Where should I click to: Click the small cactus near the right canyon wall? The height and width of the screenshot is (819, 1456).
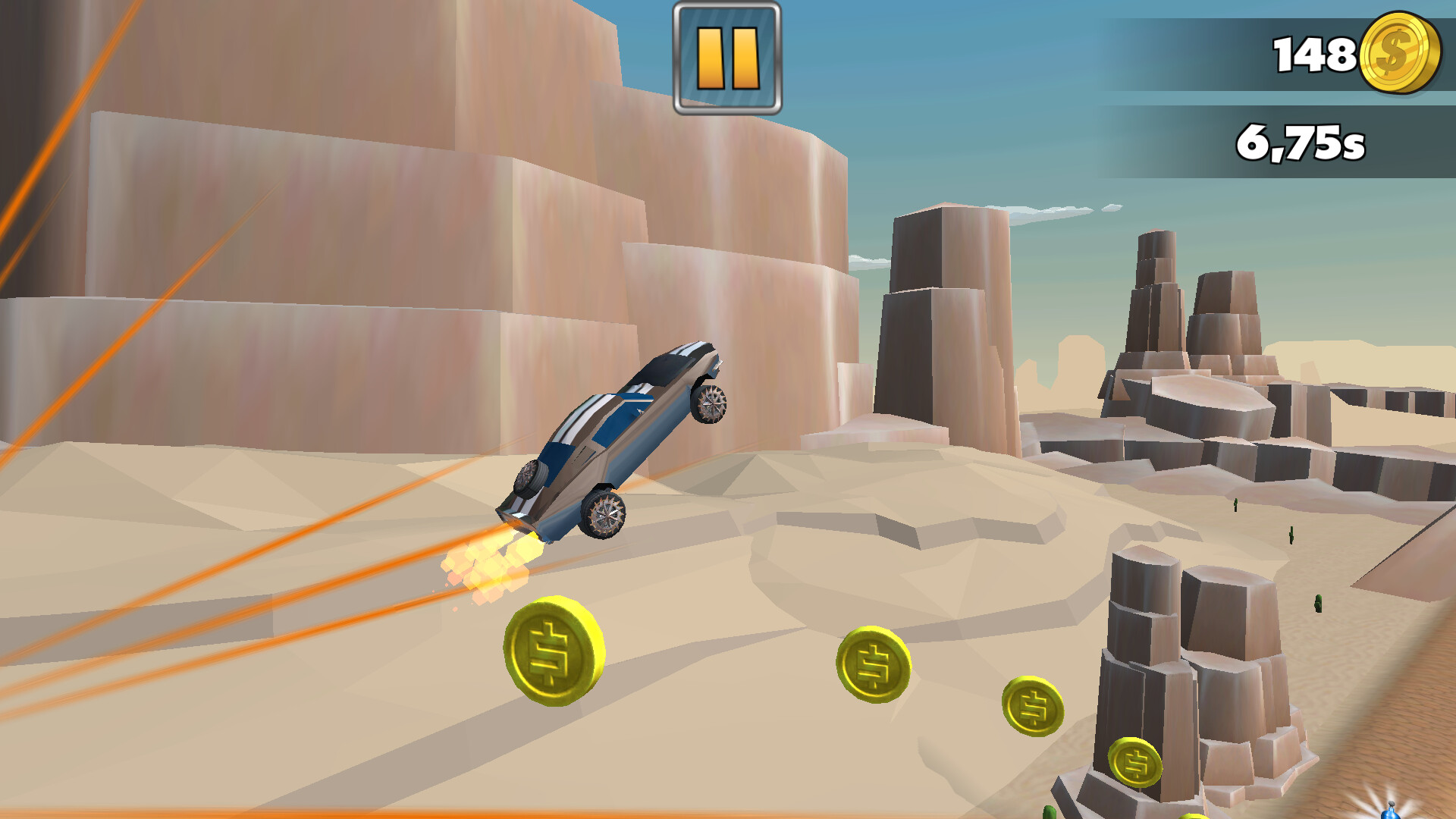[x=1235, y=504]
